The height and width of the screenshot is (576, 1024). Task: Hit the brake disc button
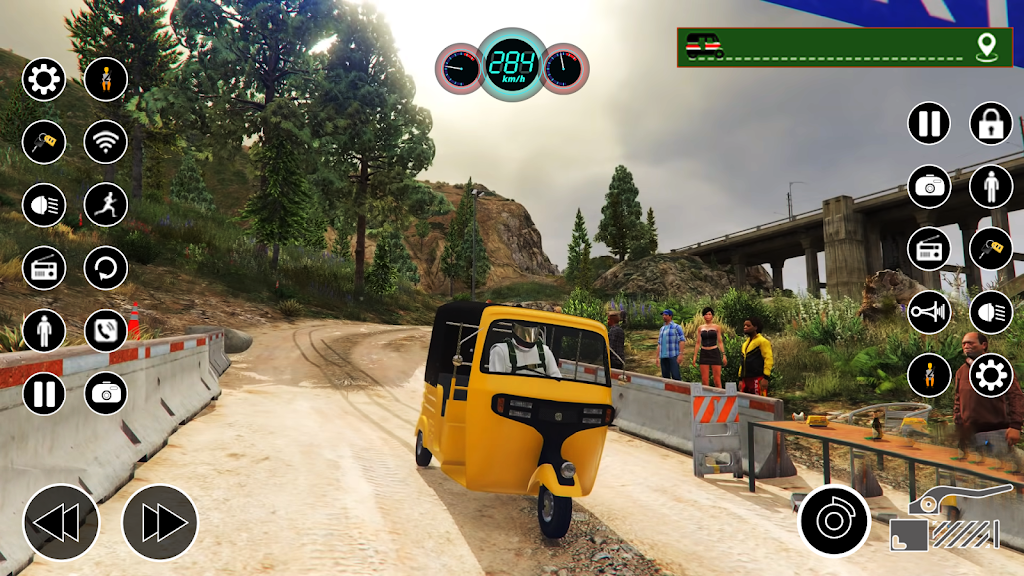[834, 520]
